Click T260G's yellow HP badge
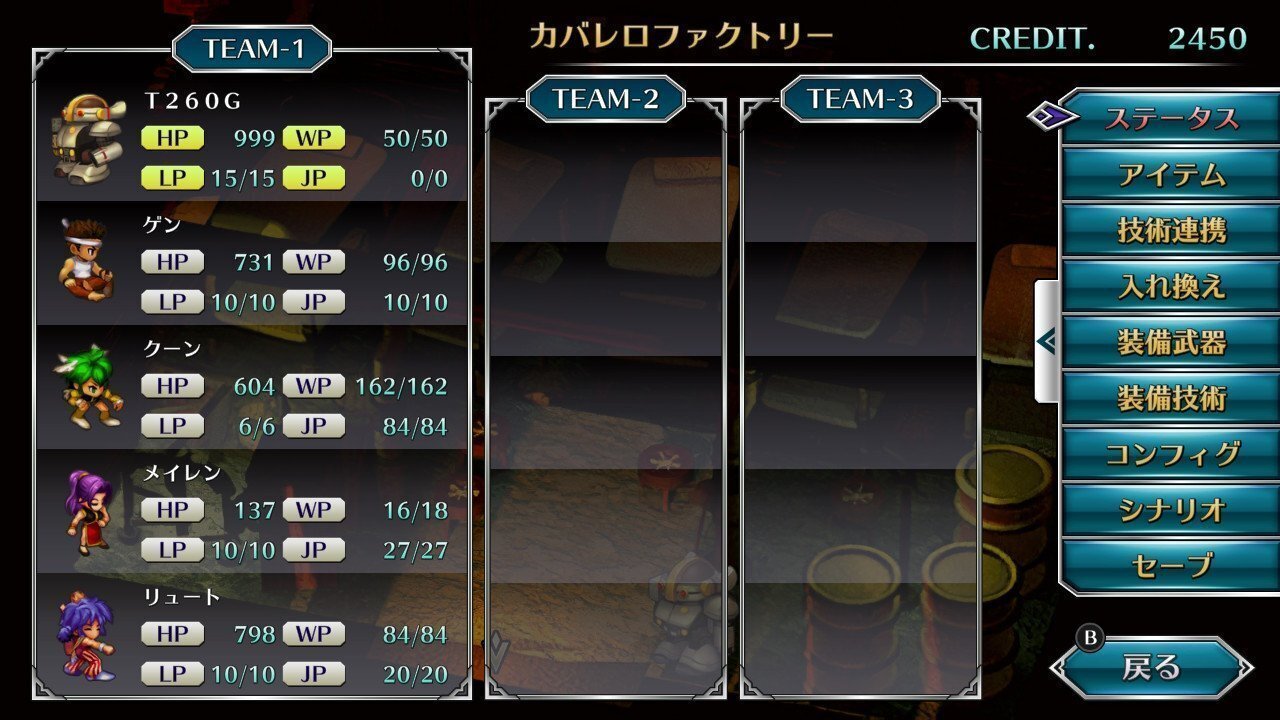The image size is (1280, 720). [171, 138]
